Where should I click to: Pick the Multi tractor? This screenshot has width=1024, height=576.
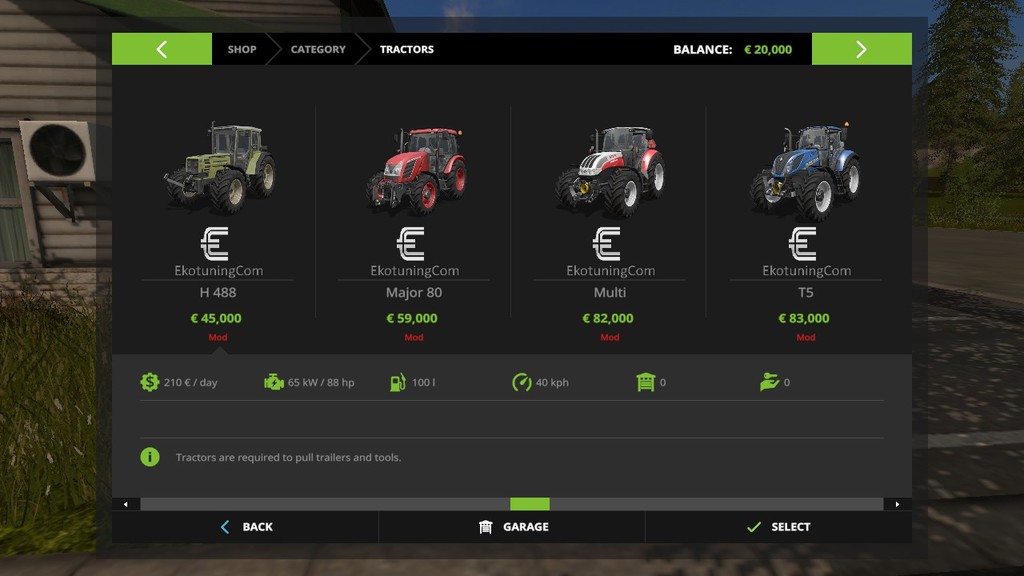coord(609,170)
